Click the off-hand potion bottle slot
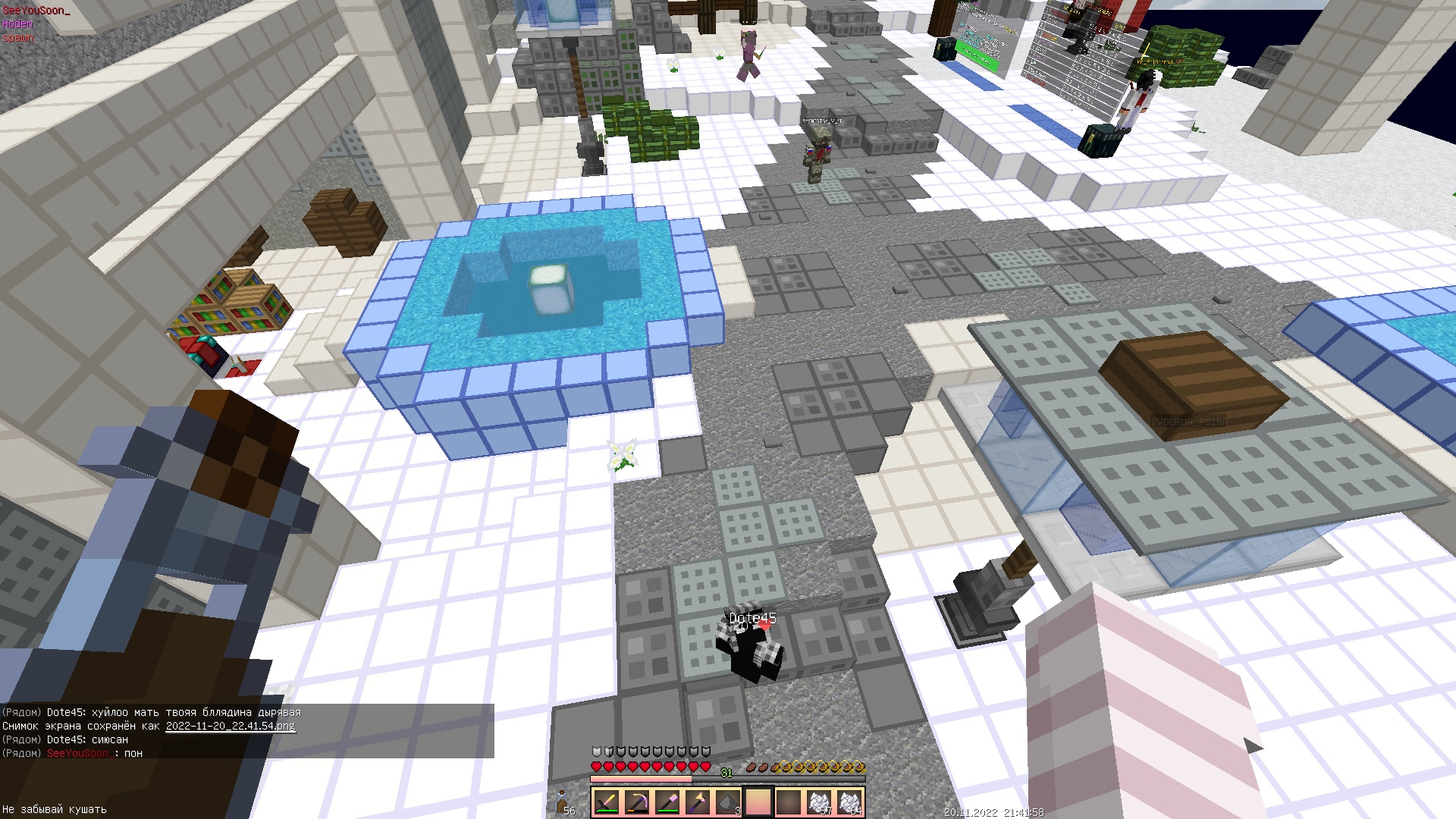This screenshot has width=1456, height=819. tap(563, 802)
